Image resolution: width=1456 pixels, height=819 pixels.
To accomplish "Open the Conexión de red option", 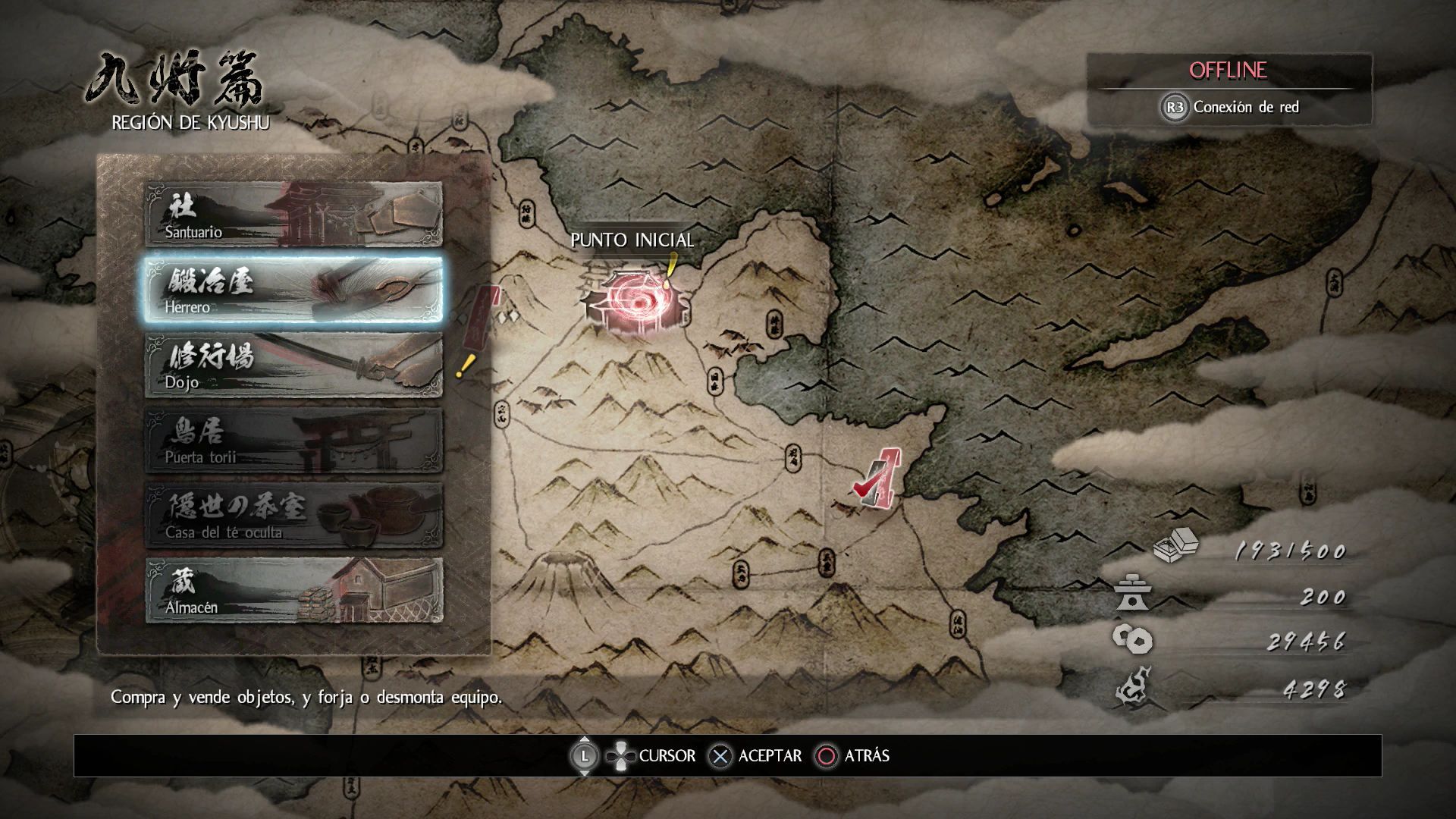I will [1230, 107].
